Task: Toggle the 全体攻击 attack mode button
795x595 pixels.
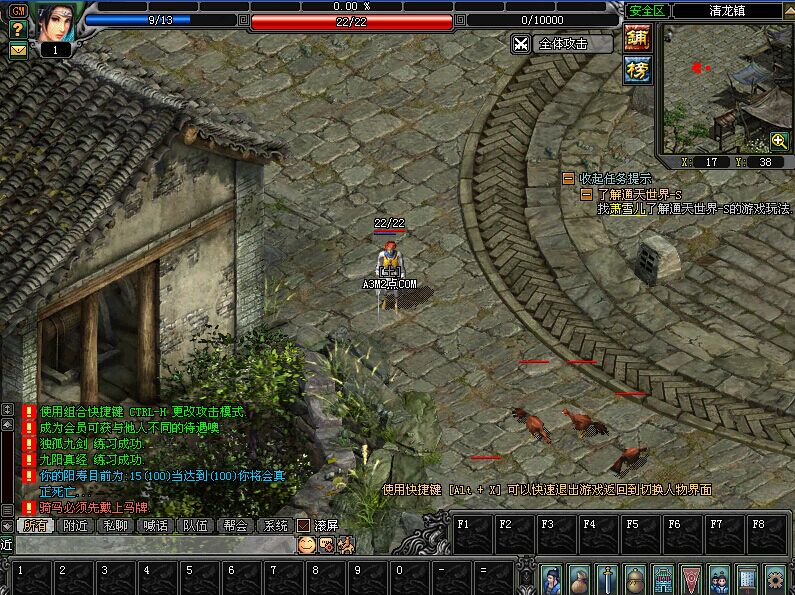Action: coord(562,44)
